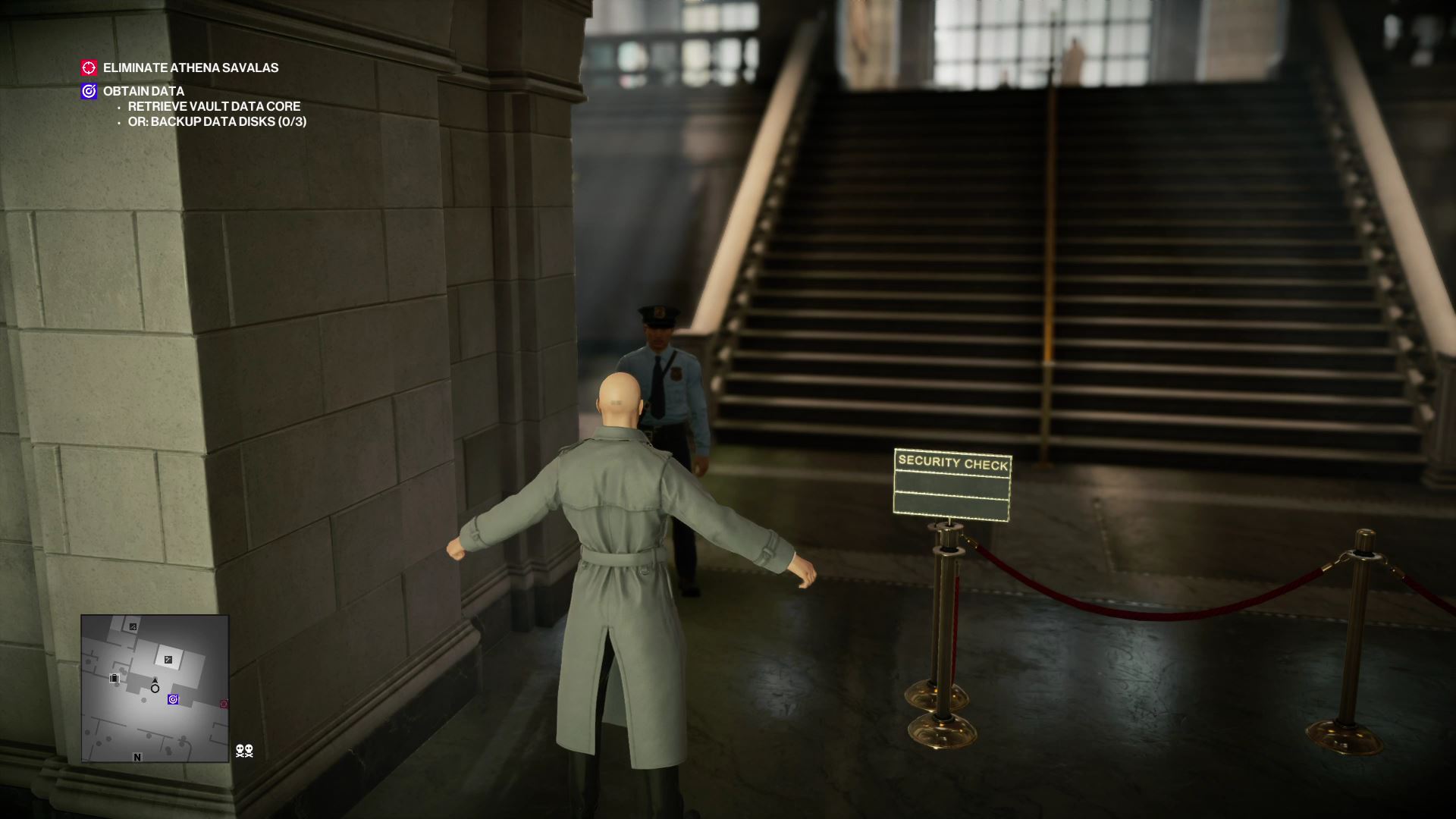
Task: Click the briefcase pickup icon on the minimap
Action: point(114,678)
